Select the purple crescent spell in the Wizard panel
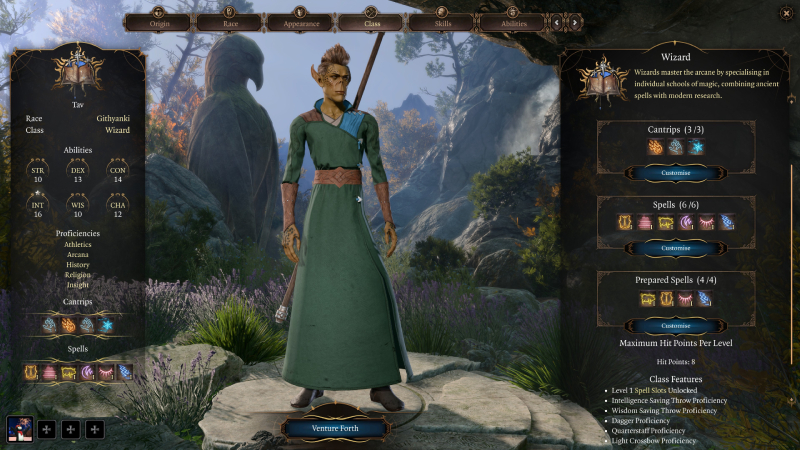The height and width of the screenshot is (450, 800). click(686, 222)
